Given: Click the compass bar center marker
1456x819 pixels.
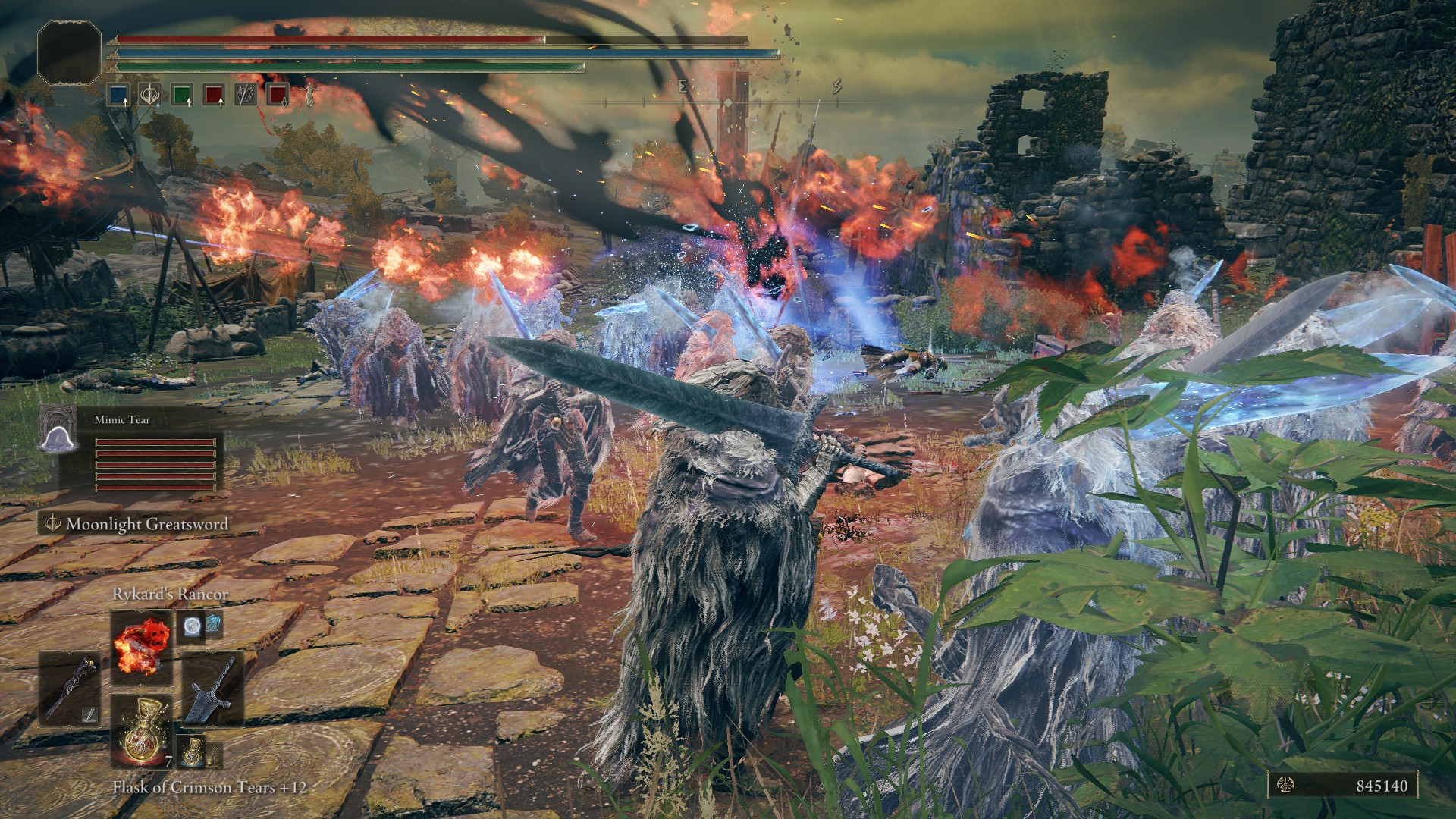Looking at the screenshot, I should (728, 102).
